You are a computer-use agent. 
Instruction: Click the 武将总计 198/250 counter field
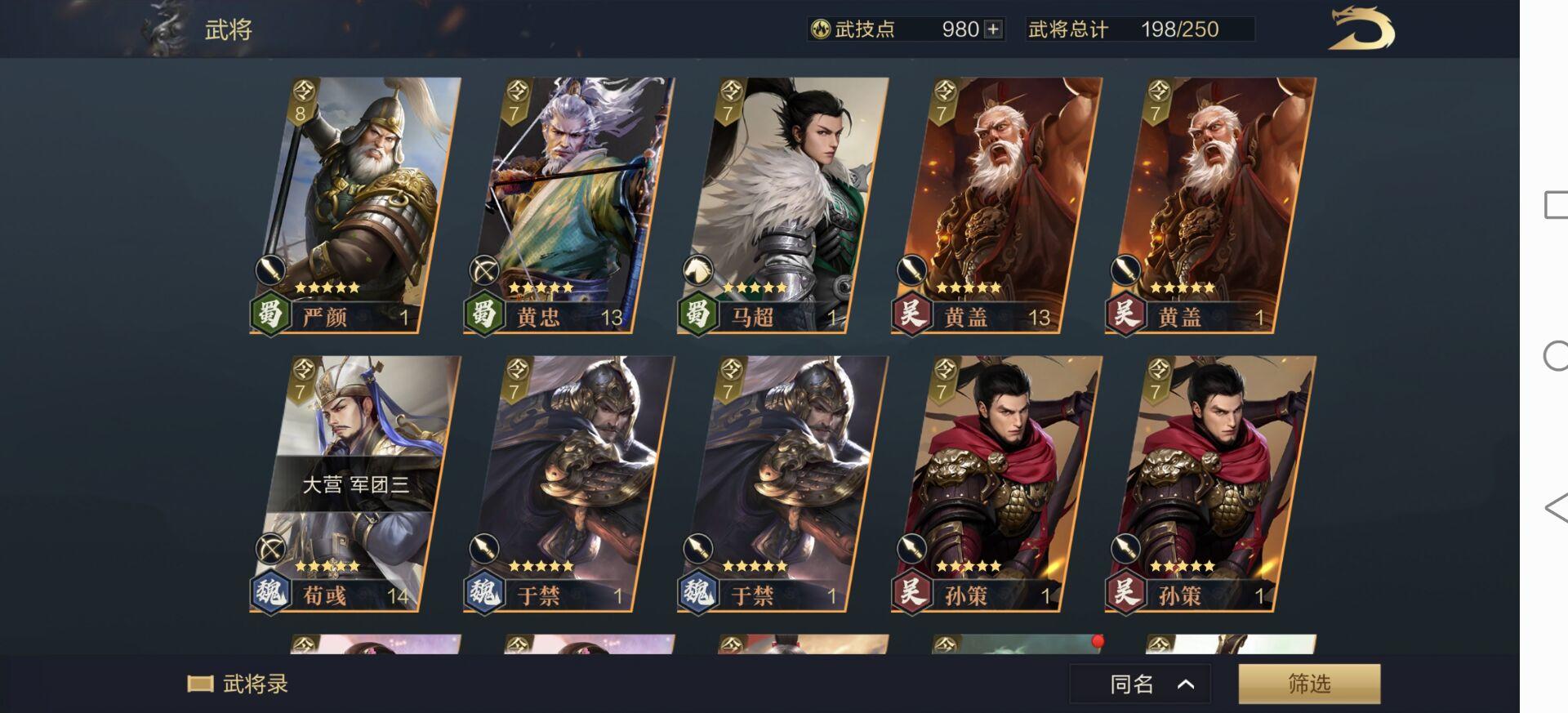point(1127,29)
